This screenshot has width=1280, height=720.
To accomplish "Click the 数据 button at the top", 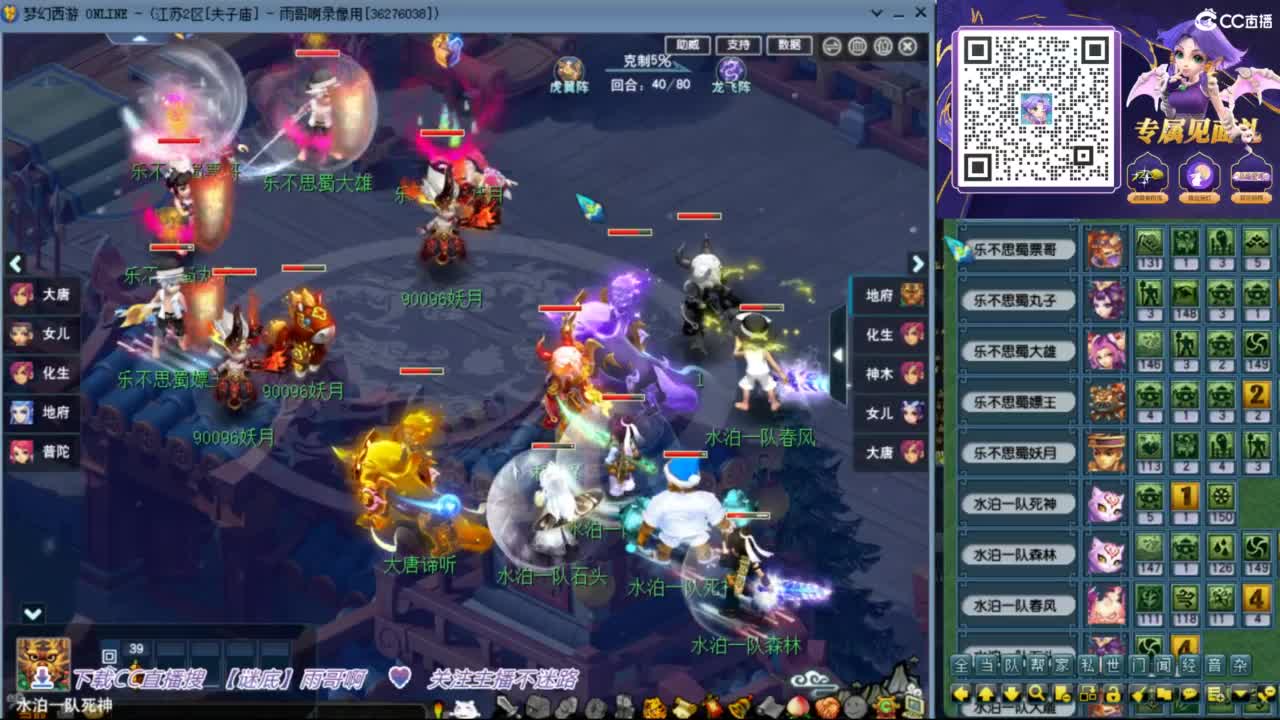I will coord(790,45).
